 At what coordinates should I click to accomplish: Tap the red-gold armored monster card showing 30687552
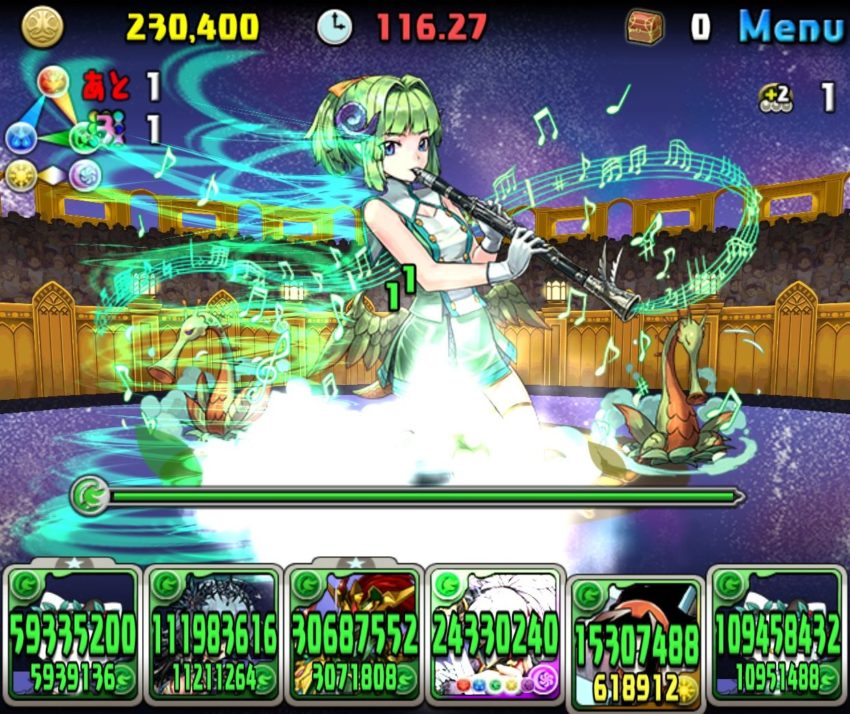[x=353, y=632]
